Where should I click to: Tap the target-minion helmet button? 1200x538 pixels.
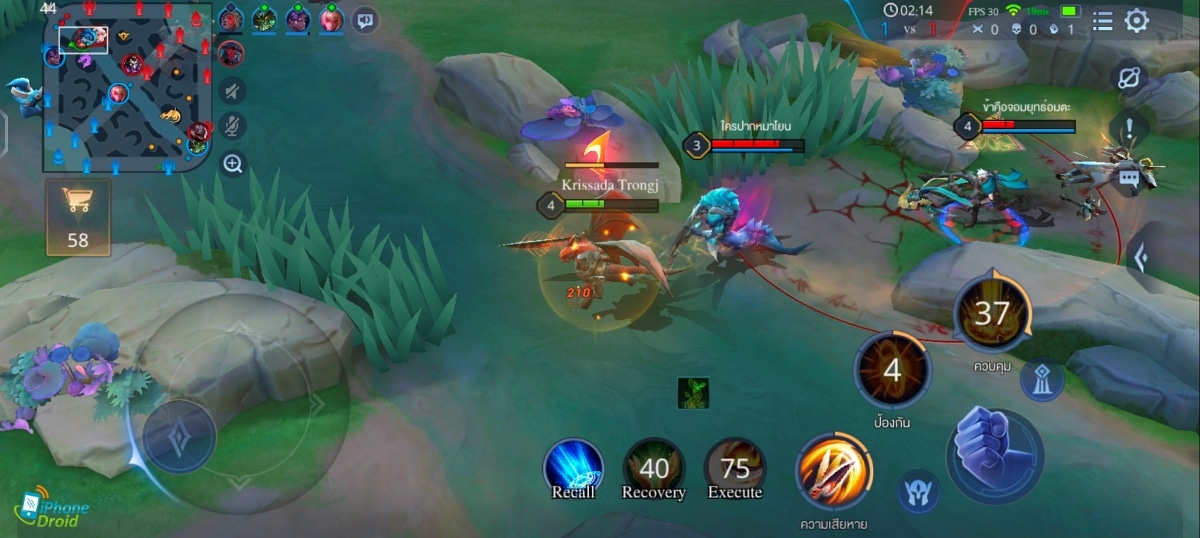(x=917, y=493)
